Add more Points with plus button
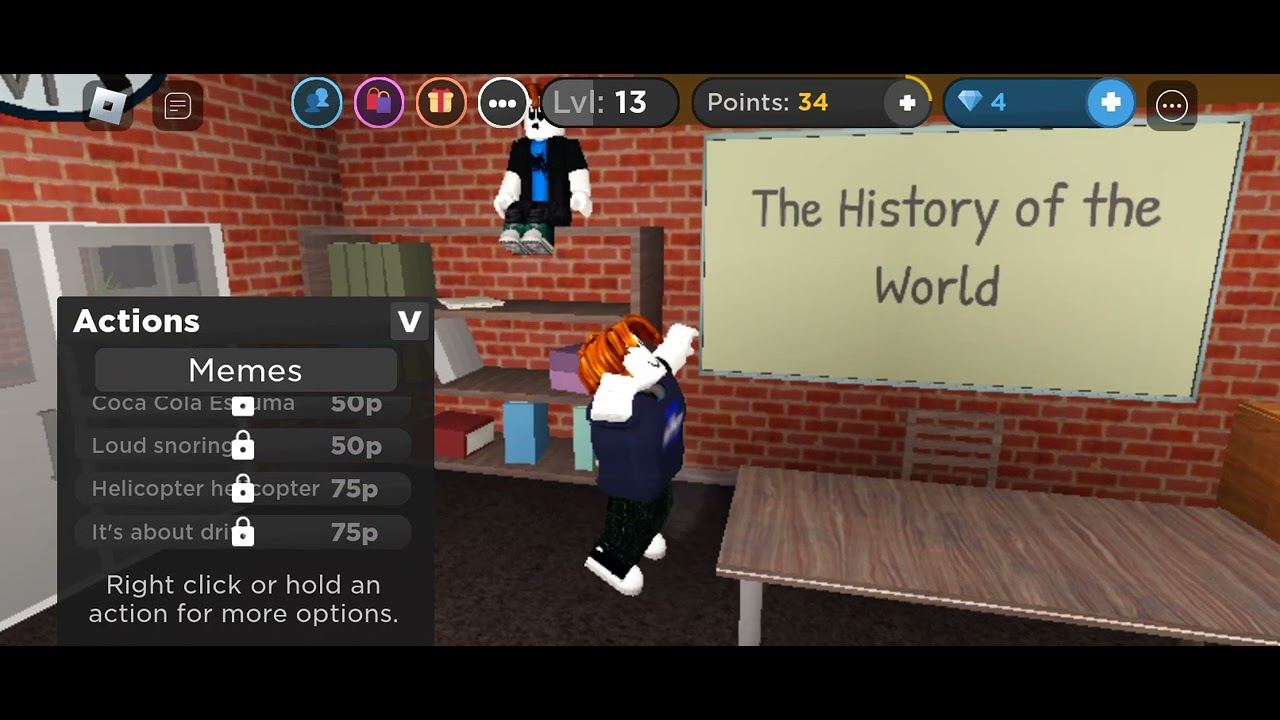 click(907, 103)
